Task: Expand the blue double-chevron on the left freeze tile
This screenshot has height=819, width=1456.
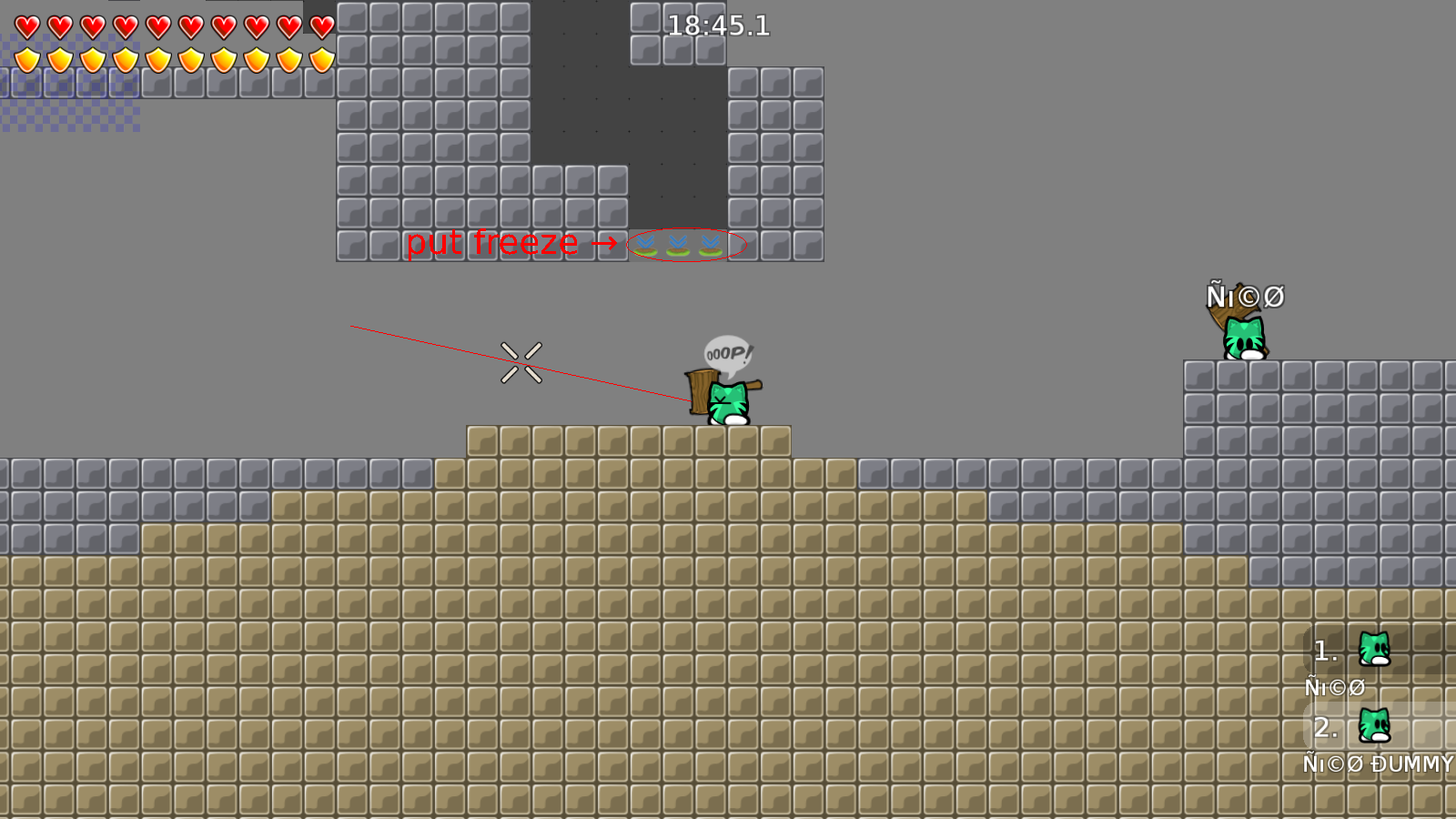Action: [646, 242]
